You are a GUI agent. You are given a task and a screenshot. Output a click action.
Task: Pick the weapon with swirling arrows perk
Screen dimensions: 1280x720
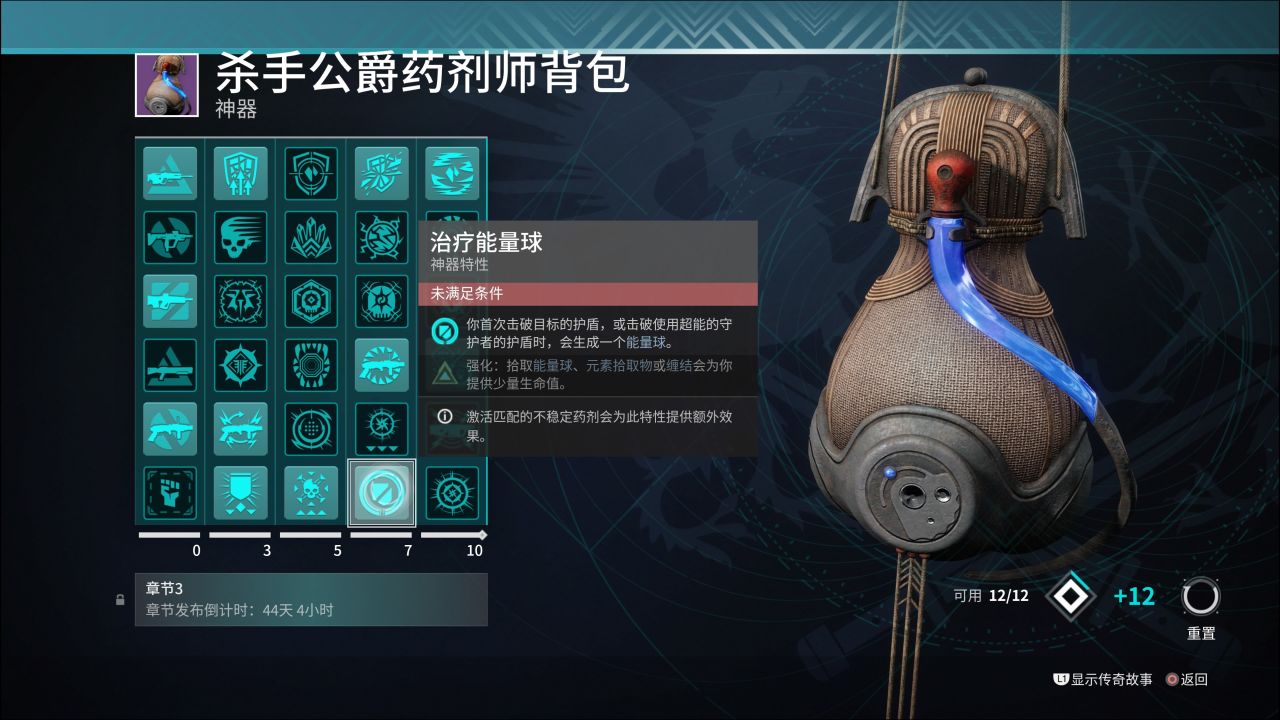coord(240,429)
